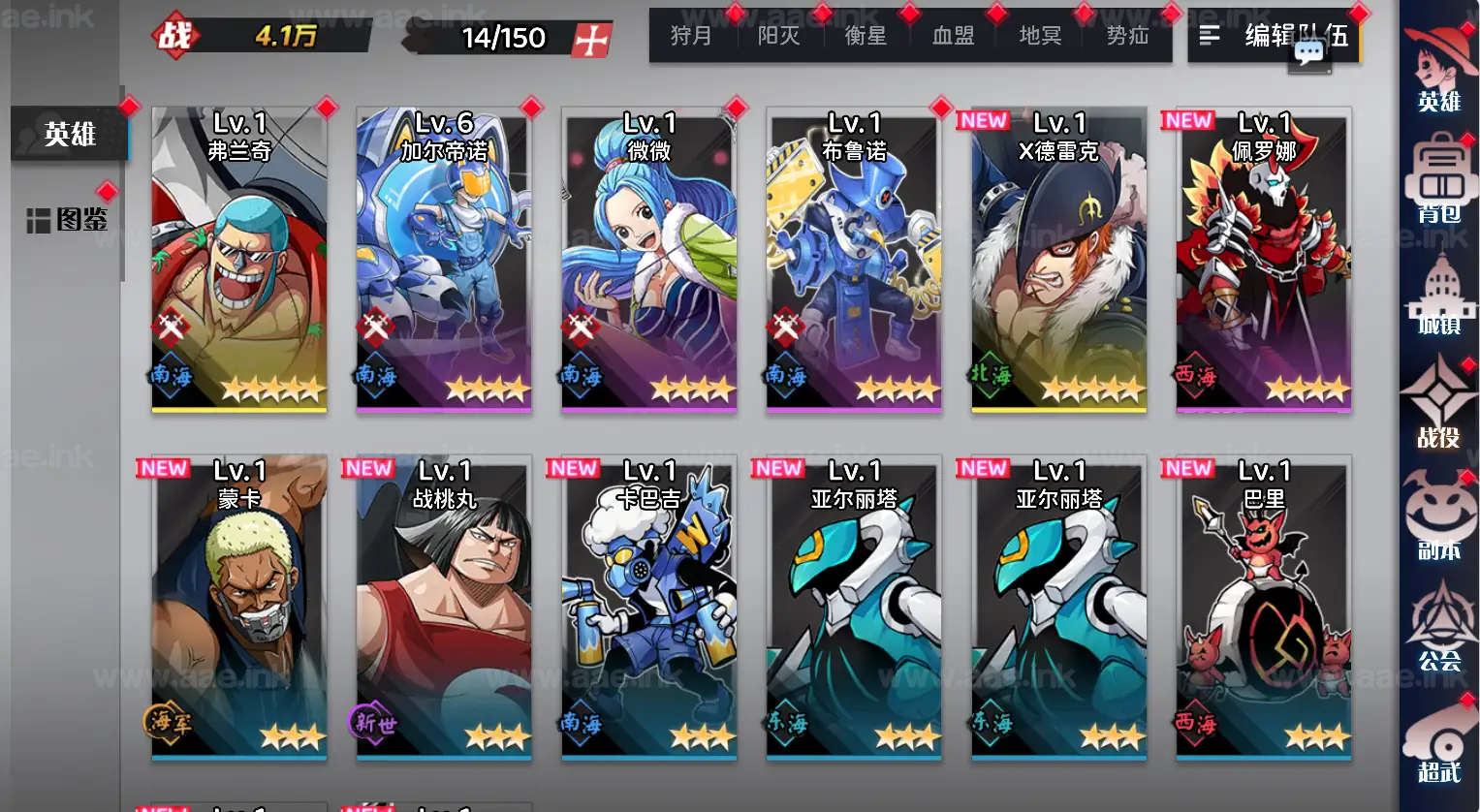Toggle the 狩月 faction filter
The height and width of the screenshot is (812, 1480).
pos(692,36)
